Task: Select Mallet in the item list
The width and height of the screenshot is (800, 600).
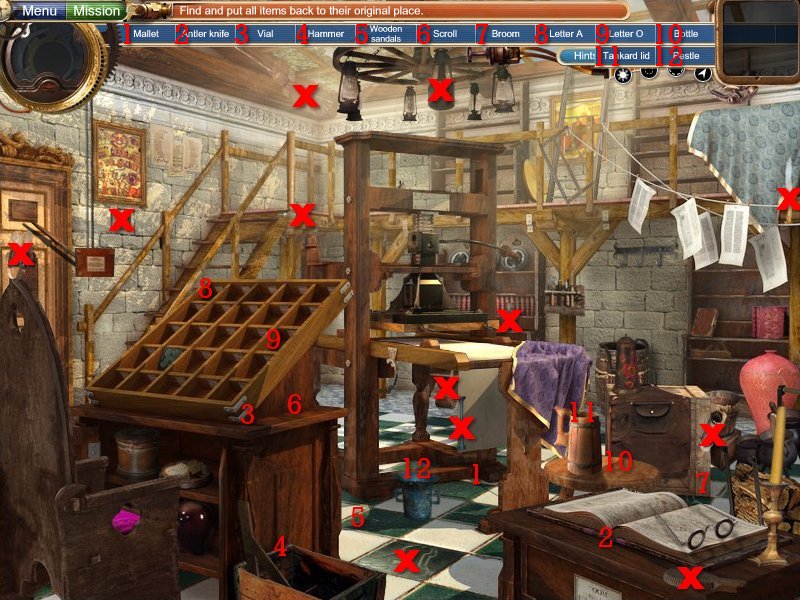Action: tap(146, 34)
